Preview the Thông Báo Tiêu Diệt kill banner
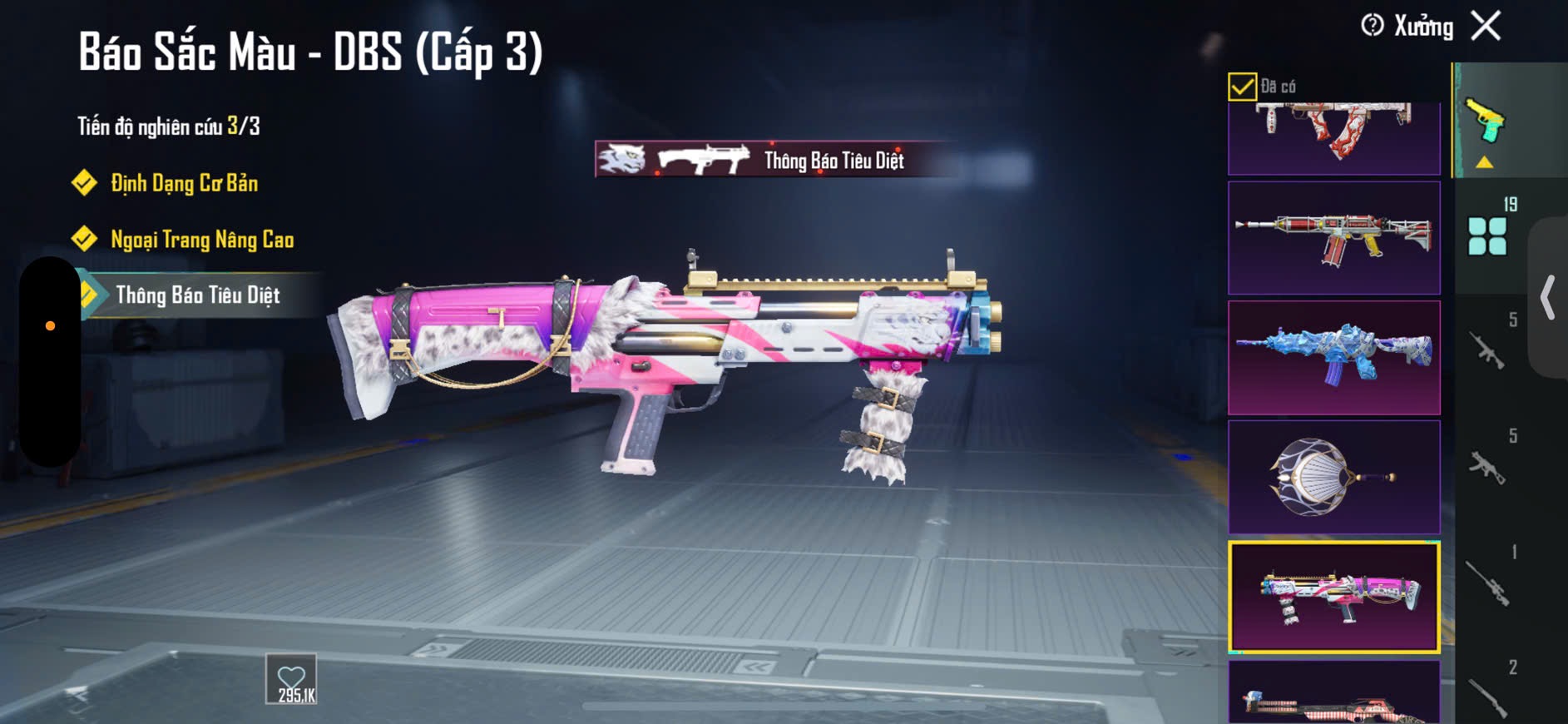1568x724 pixels. (774, 160)
